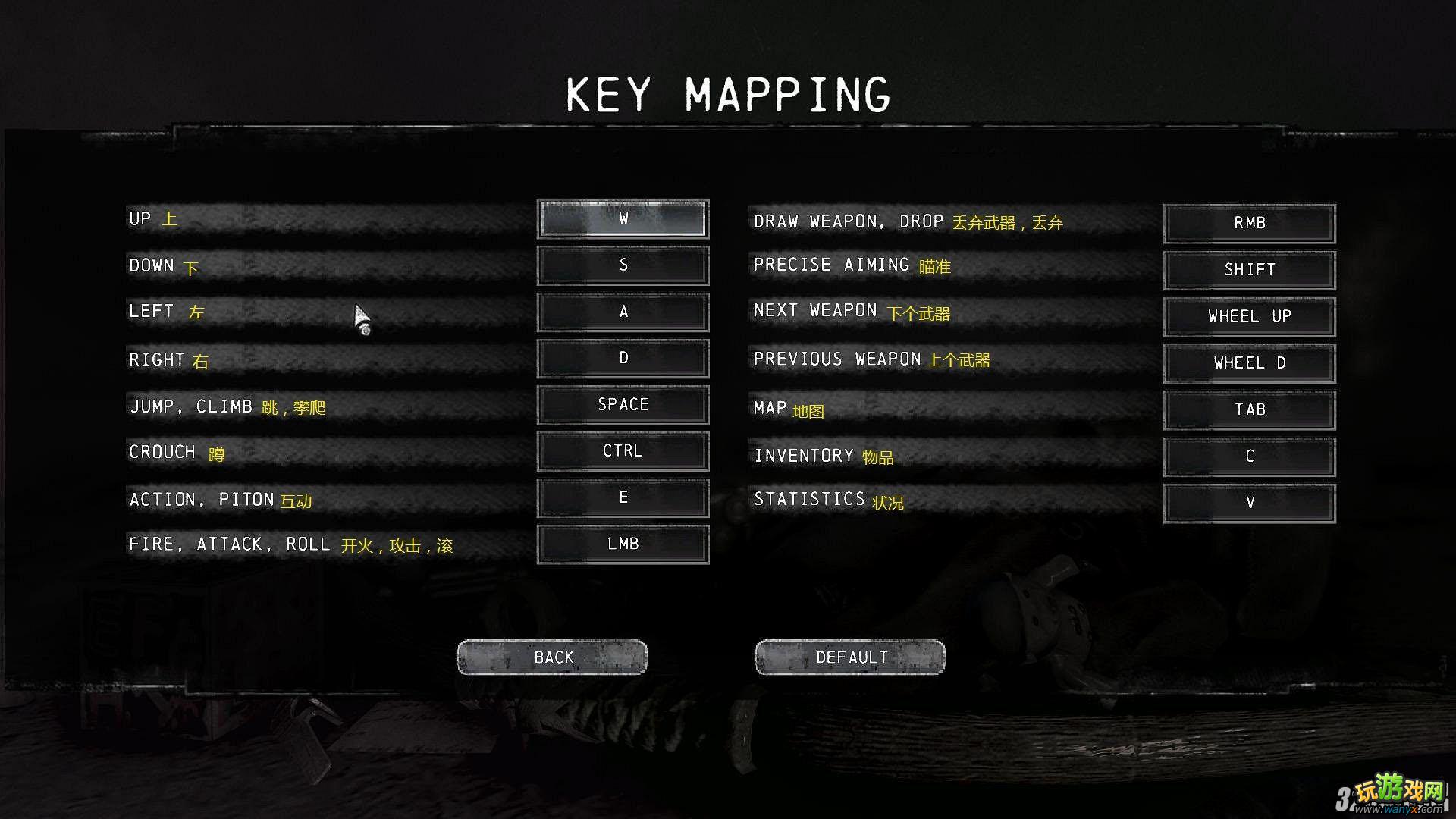Rebind the UP key showing W

(x=623, y=219)
